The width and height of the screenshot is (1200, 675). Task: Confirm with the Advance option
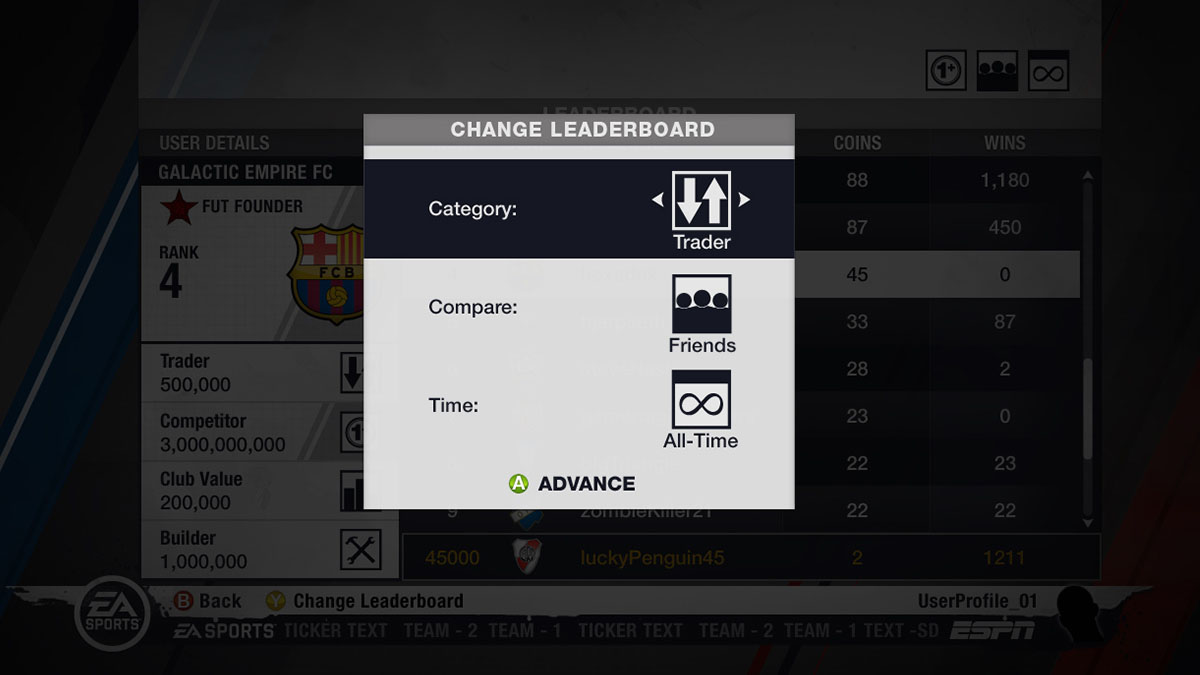point(573,484)
